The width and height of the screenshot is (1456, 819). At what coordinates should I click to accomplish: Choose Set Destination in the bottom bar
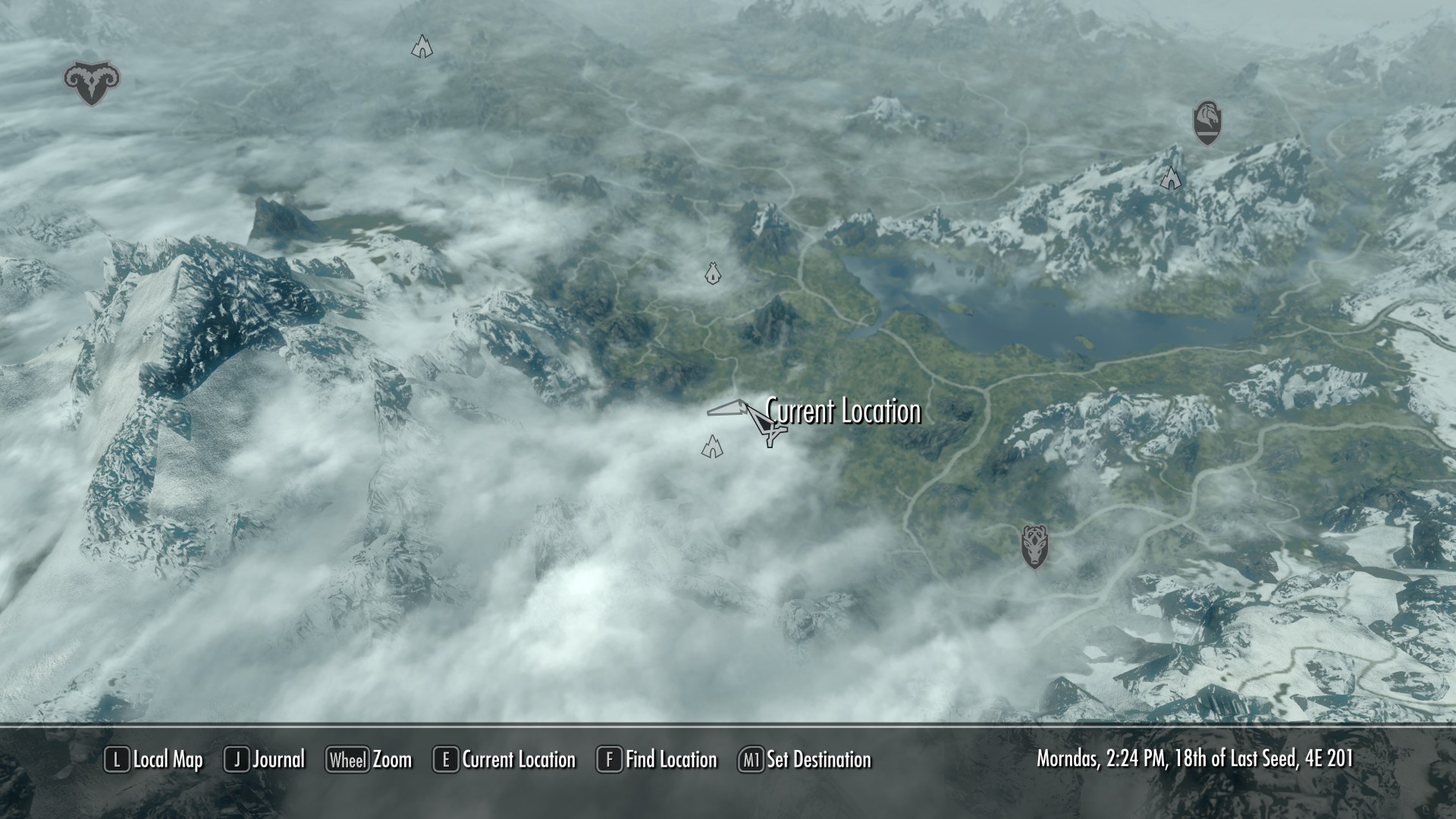[x=805, y=760]
